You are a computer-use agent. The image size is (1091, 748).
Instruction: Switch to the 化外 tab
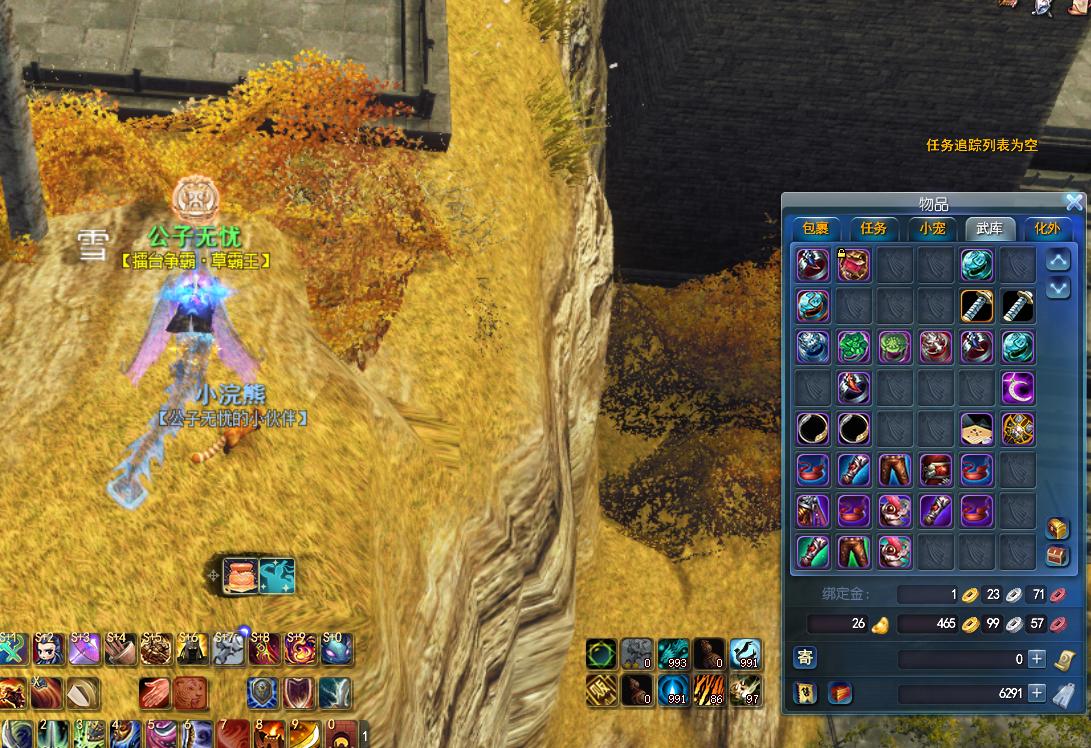pos(1046,228)
